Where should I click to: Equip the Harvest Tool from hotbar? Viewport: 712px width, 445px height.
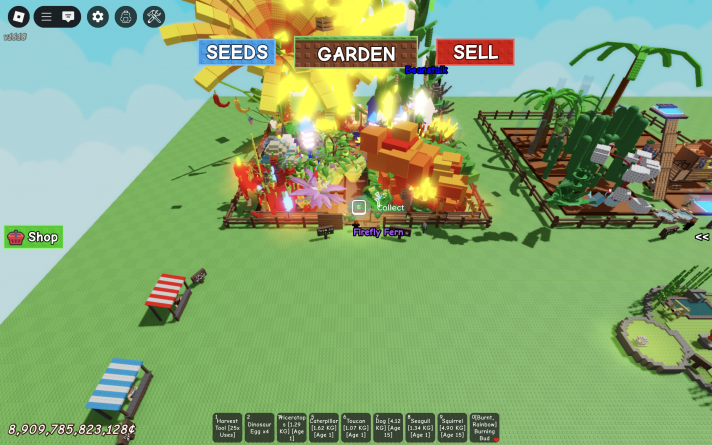tap(227, 428)
